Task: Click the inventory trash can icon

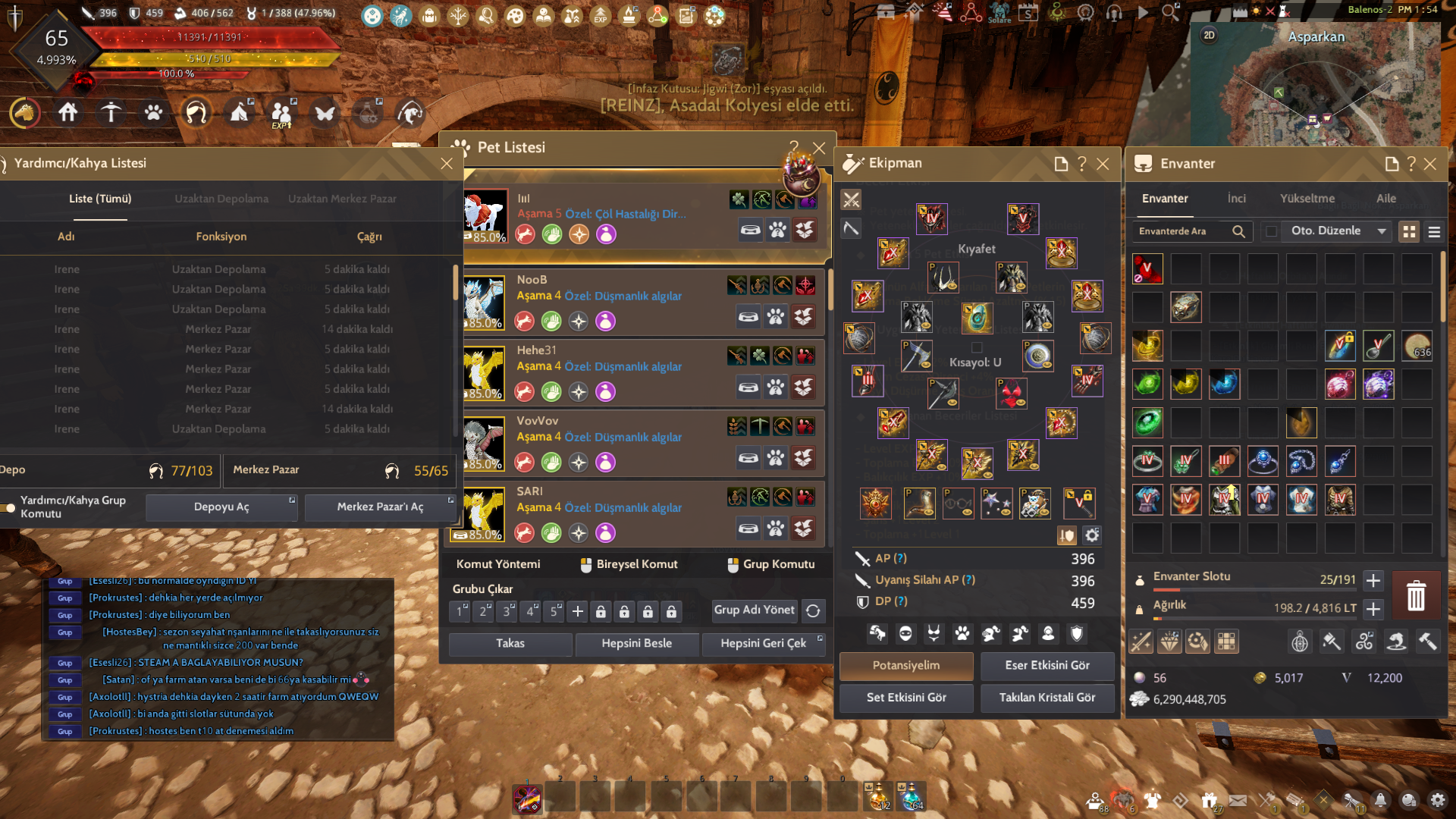Action: coord(1415,595)
